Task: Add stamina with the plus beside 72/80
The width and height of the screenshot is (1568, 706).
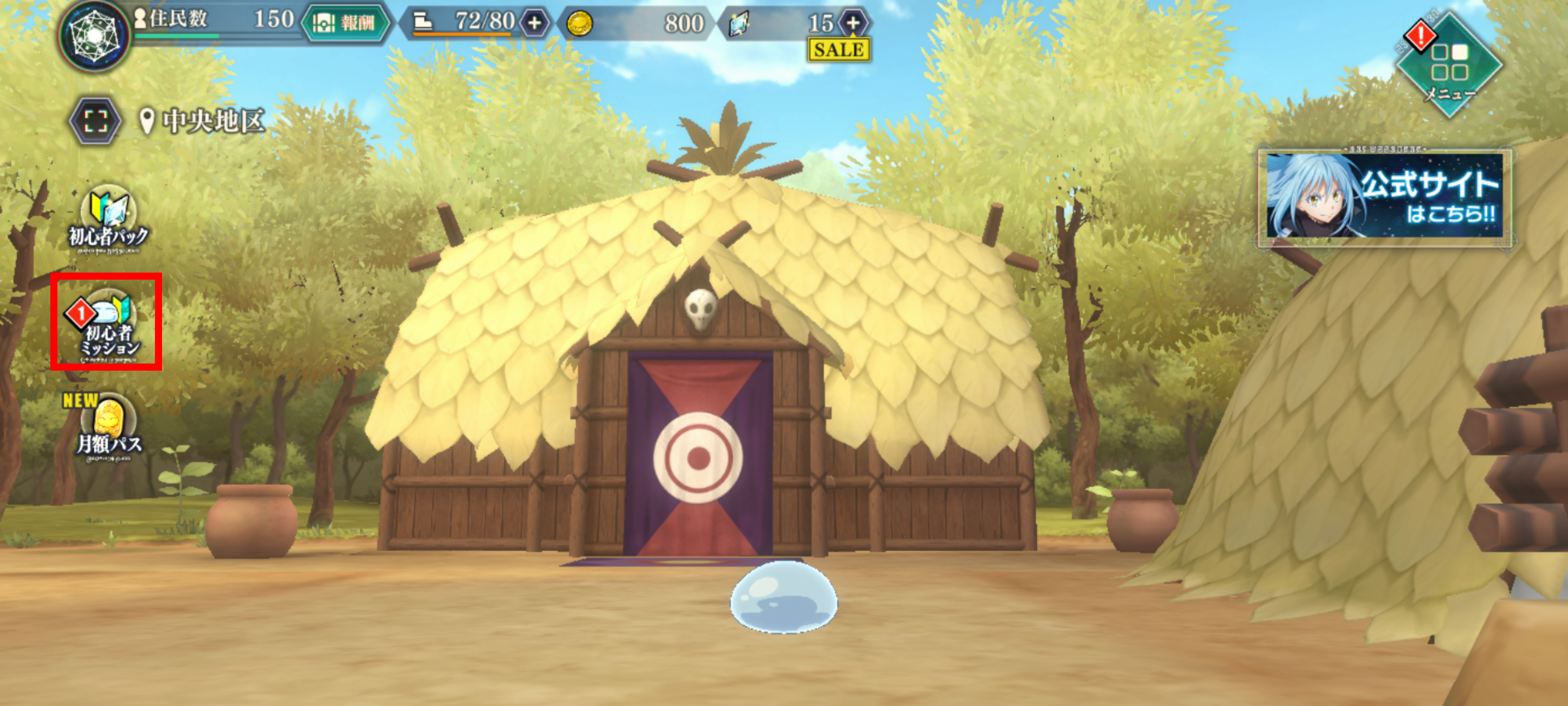Action: [x=534, y=23]
